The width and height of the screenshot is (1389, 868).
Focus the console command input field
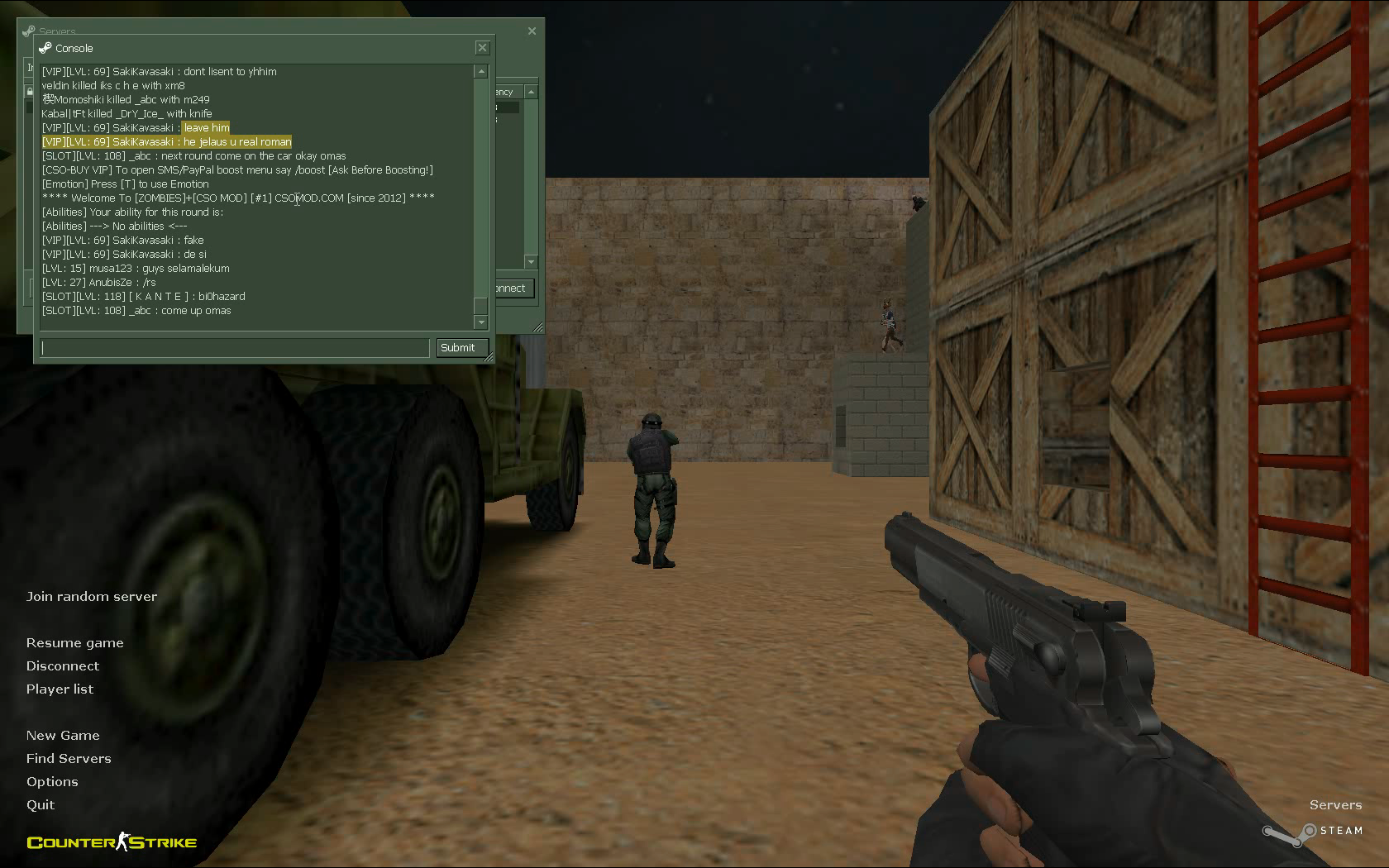(x=236, y=348)
